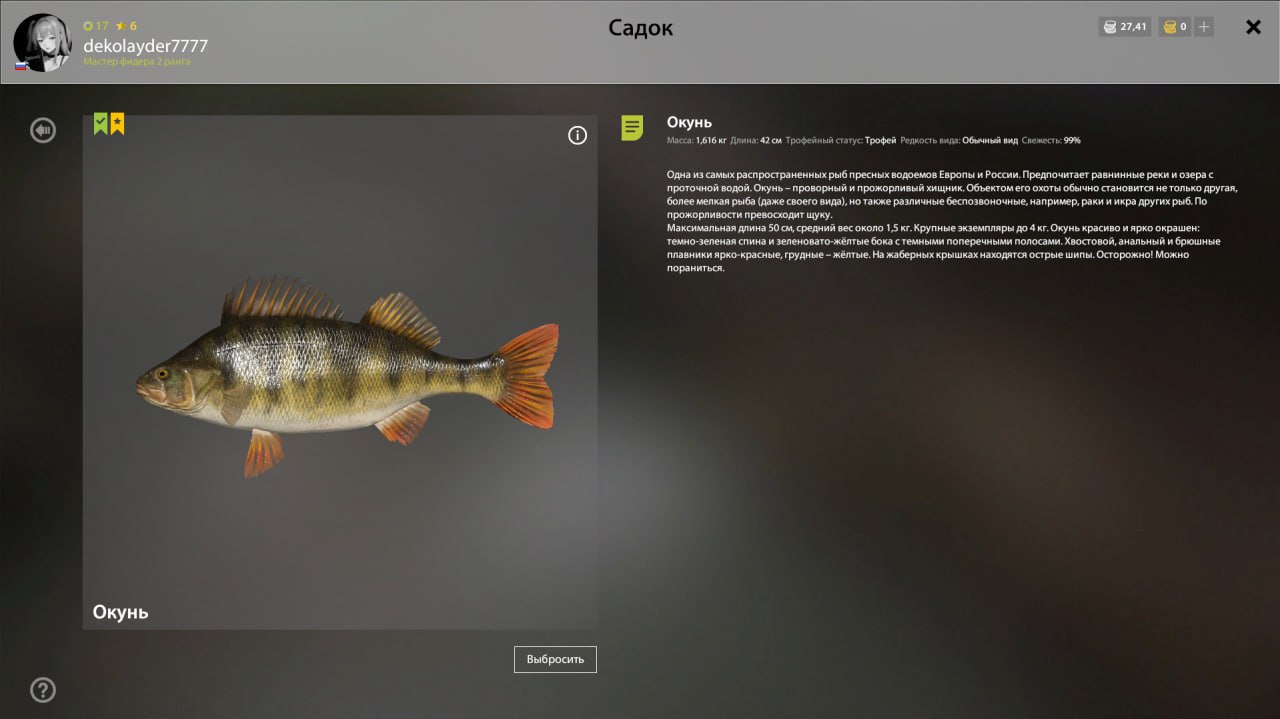This screenshot has width=1280, height=719.
Task: Select the green notes icon beside Окунь
Action: coord(632,128)
